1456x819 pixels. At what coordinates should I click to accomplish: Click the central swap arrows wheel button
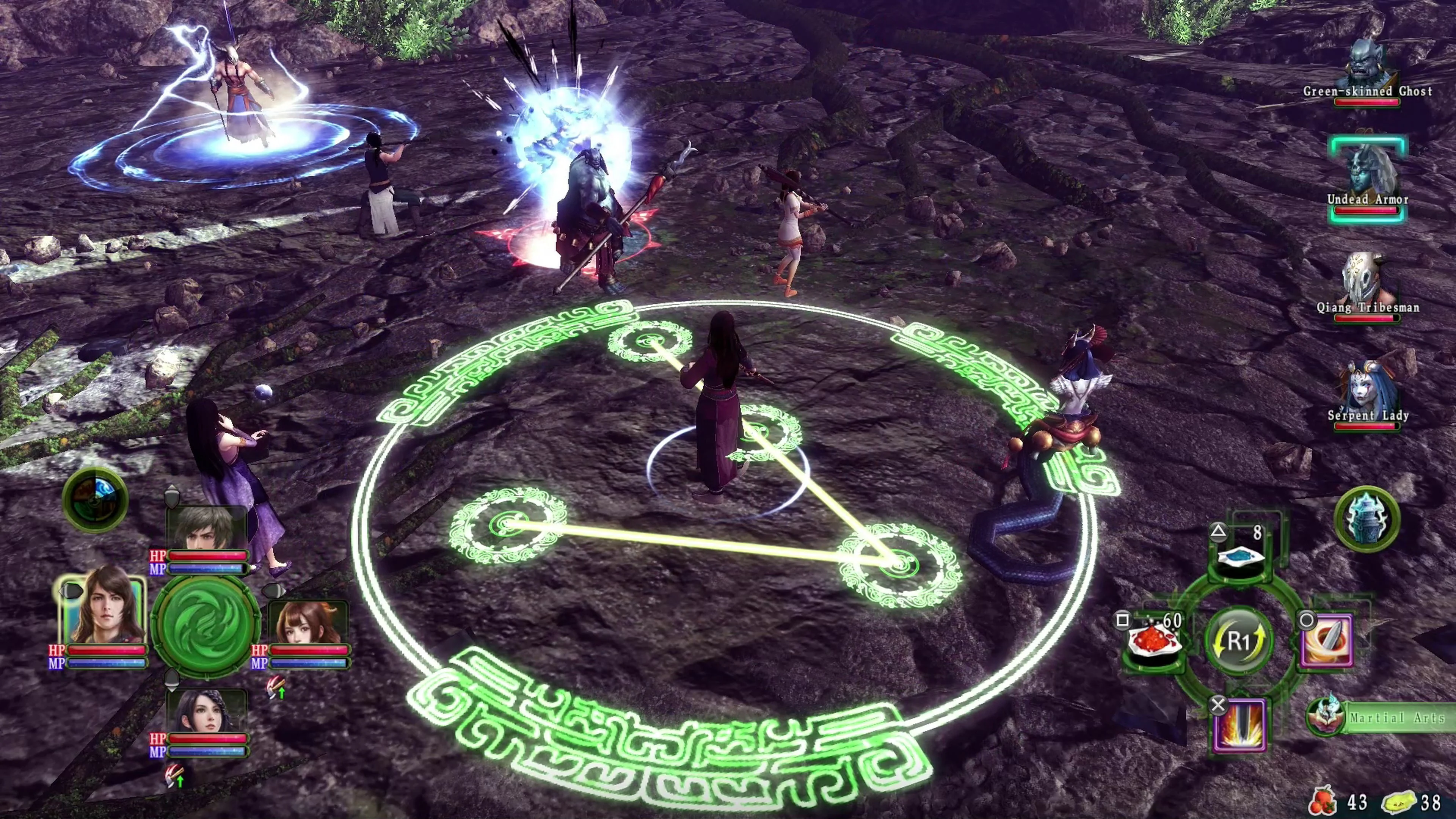[x=1239, y=642]
